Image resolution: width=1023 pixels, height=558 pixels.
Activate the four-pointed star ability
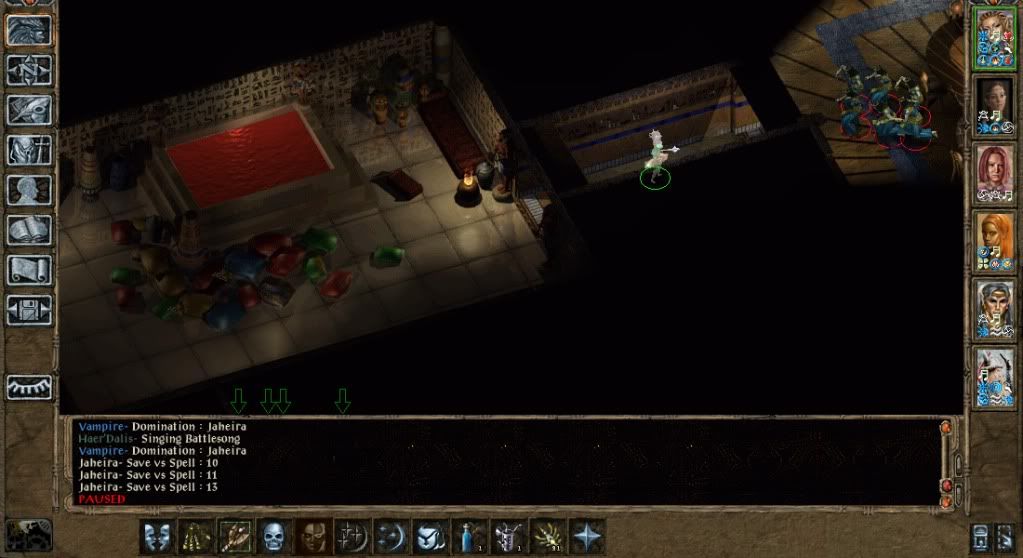point(587,535)
